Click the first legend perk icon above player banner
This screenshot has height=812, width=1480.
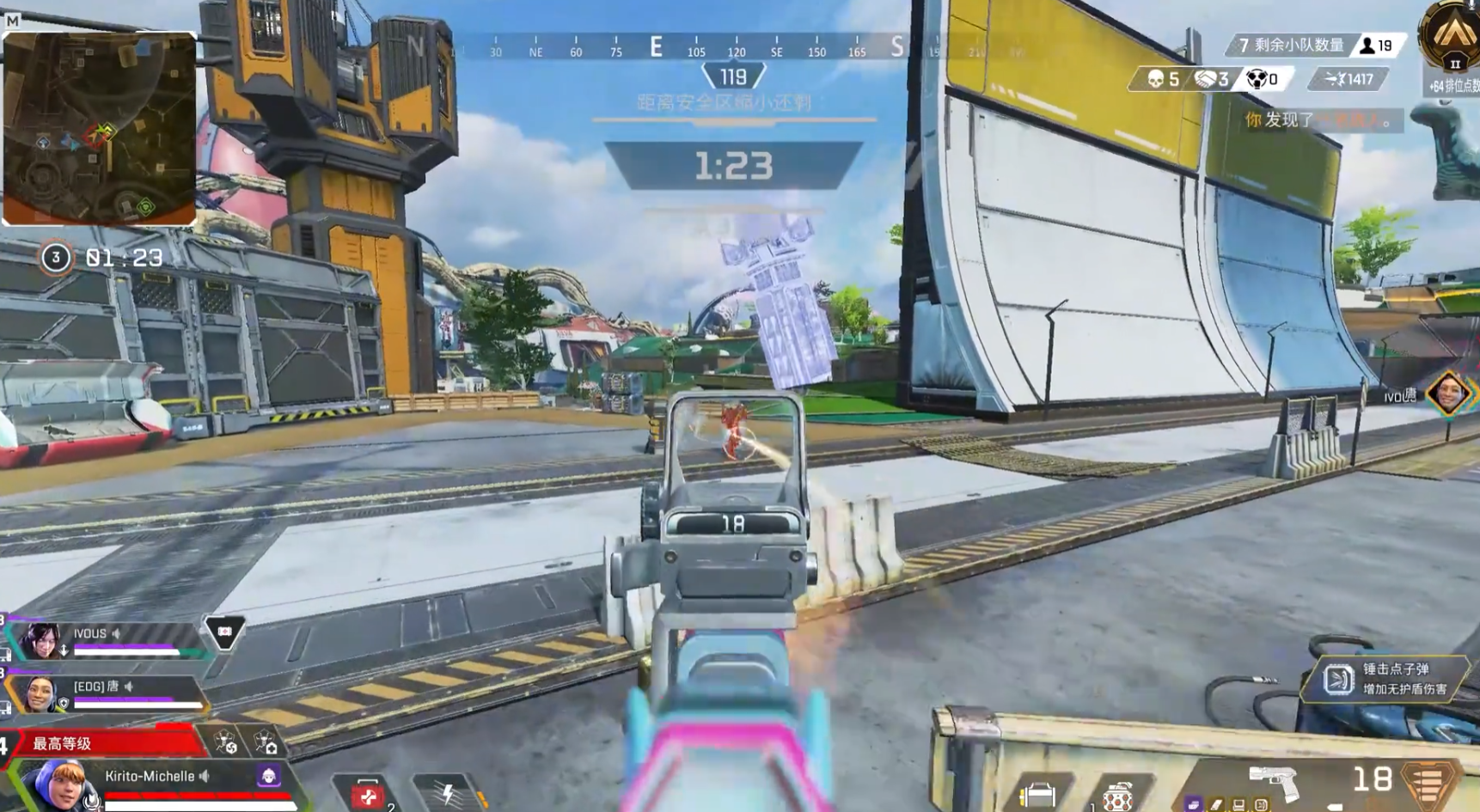[x=225, y=743]
